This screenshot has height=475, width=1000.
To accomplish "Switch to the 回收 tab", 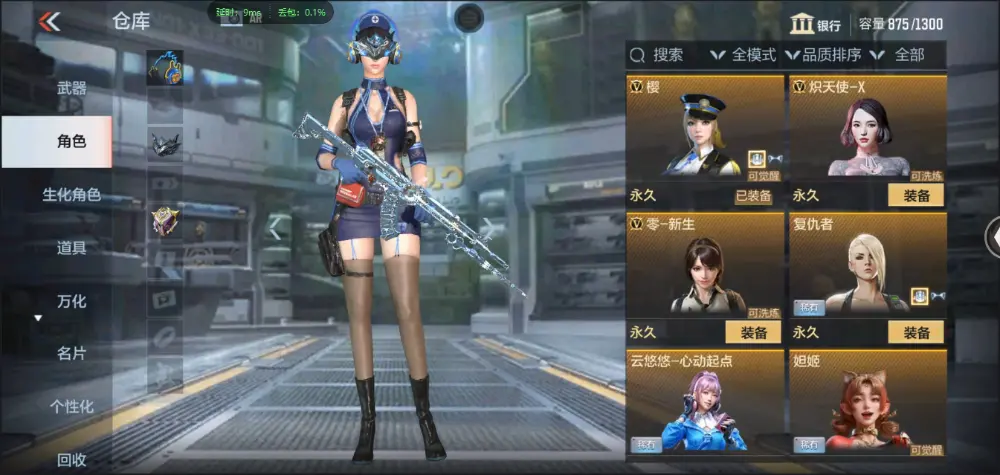I will point(71,459).
